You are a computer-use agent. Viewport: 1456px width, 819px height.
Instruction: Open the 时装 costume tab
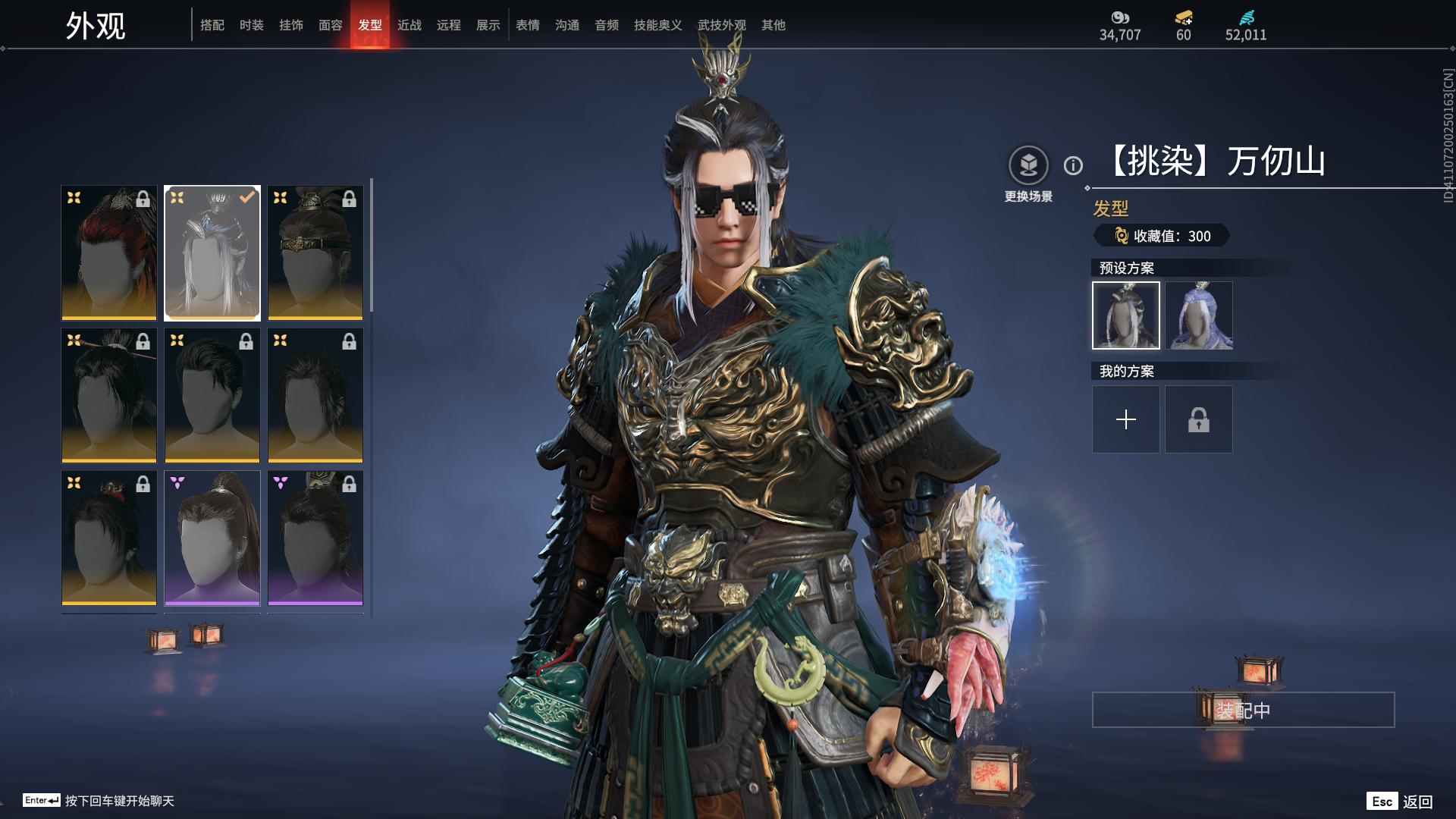[251, 25]
